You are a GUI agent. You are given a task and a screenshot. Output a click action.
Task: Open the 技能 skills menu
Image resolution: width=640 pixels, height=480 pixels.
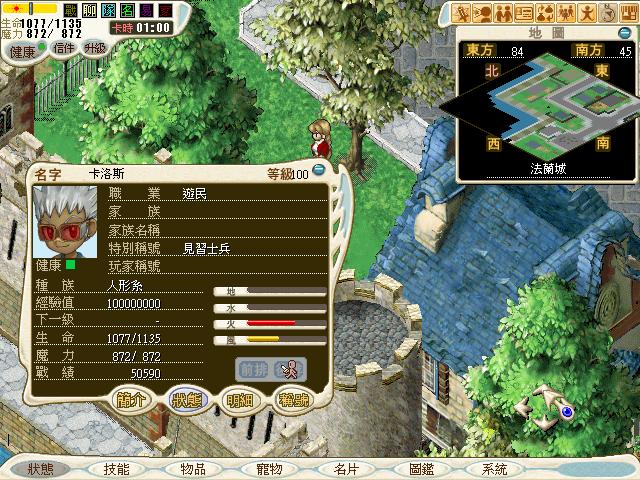(116, 469)
